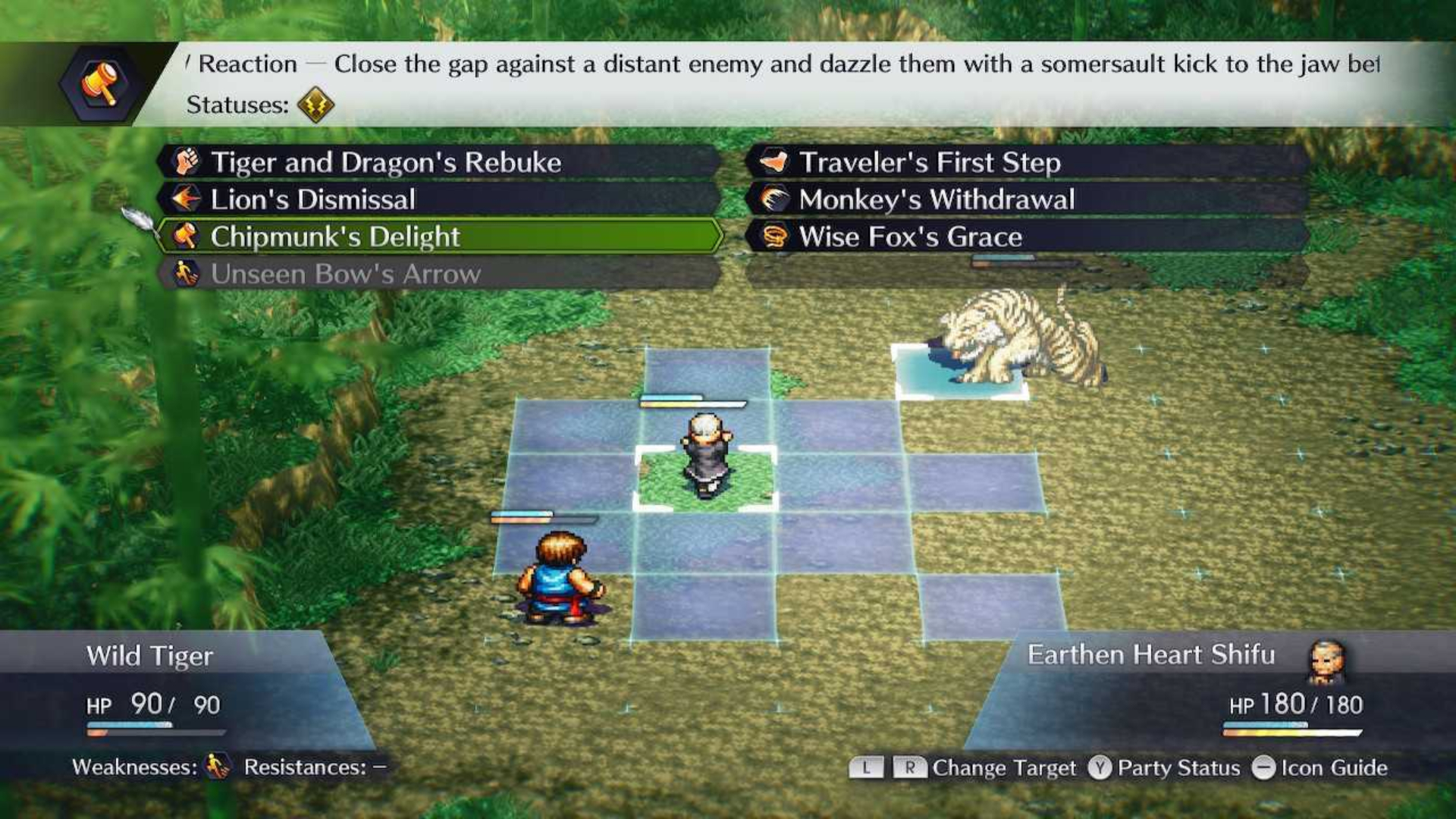Use the Wise Fox's Grace skill
Image resolution: width=1456 pixels, height=819 pixels.
click(x=1028, y=237)
